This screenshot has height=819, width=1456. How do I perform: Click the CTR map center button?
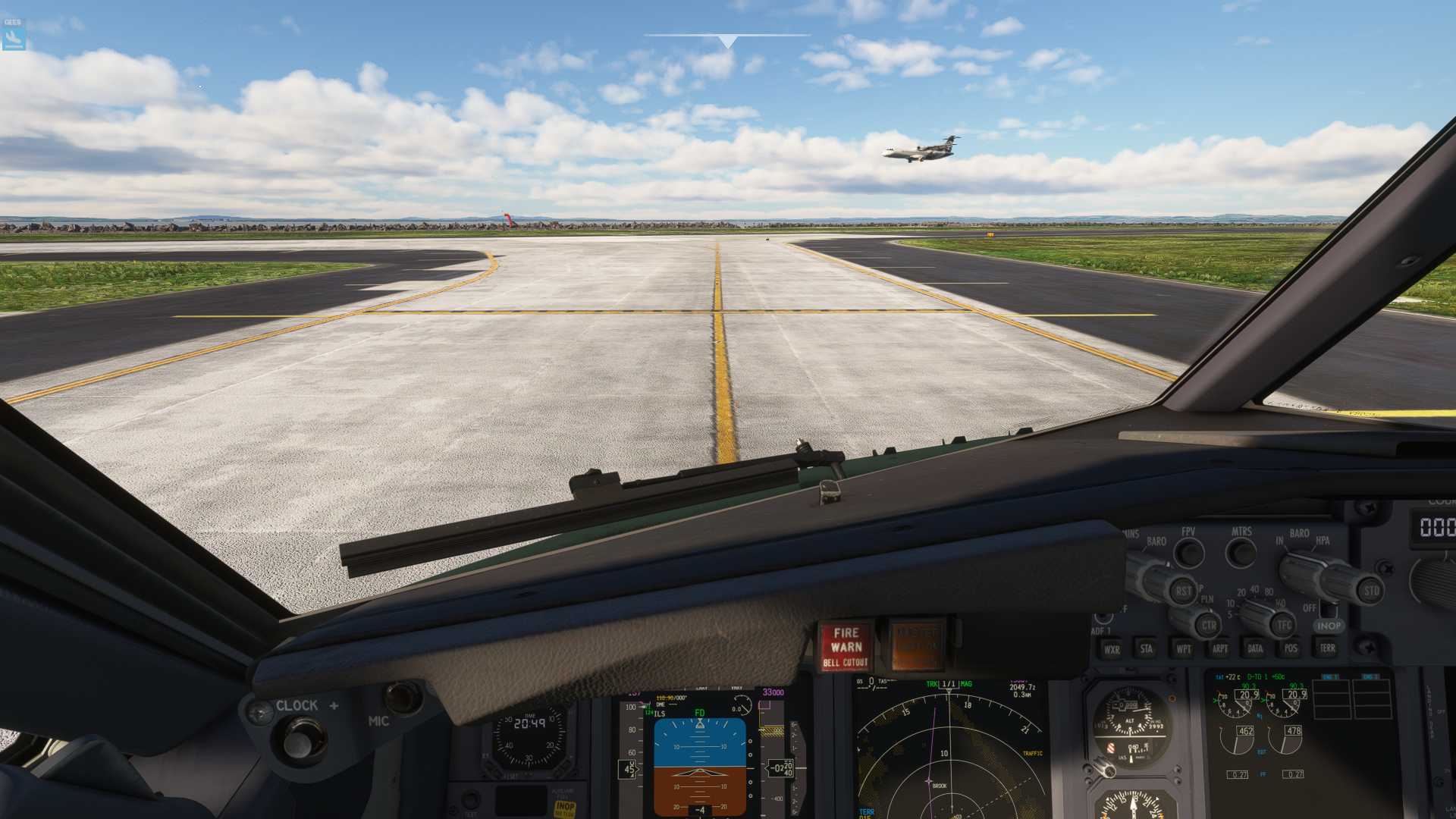click(1209, 626)
